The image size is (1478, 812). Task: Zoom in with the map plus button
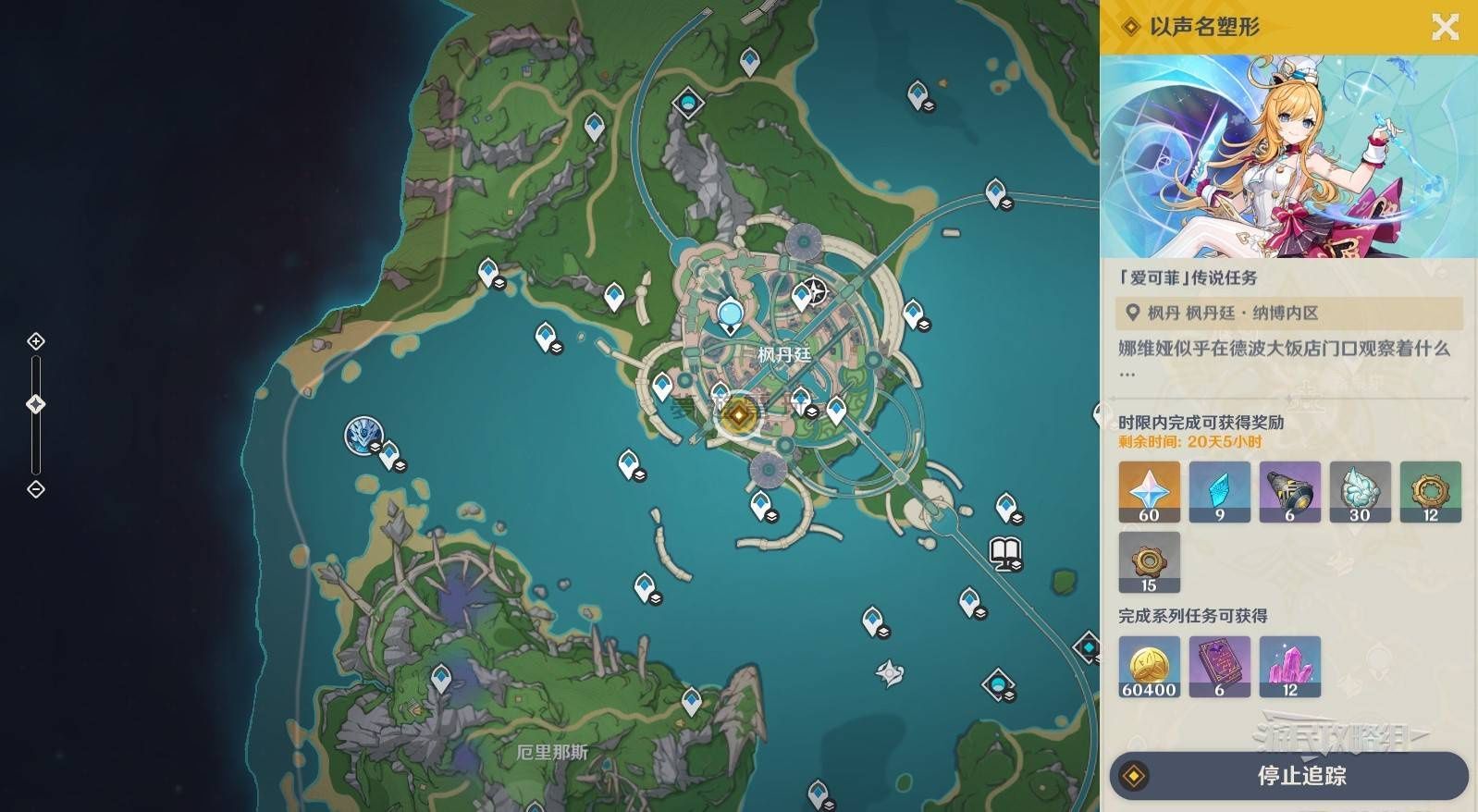pyautogui.click(x=36, y=341)
